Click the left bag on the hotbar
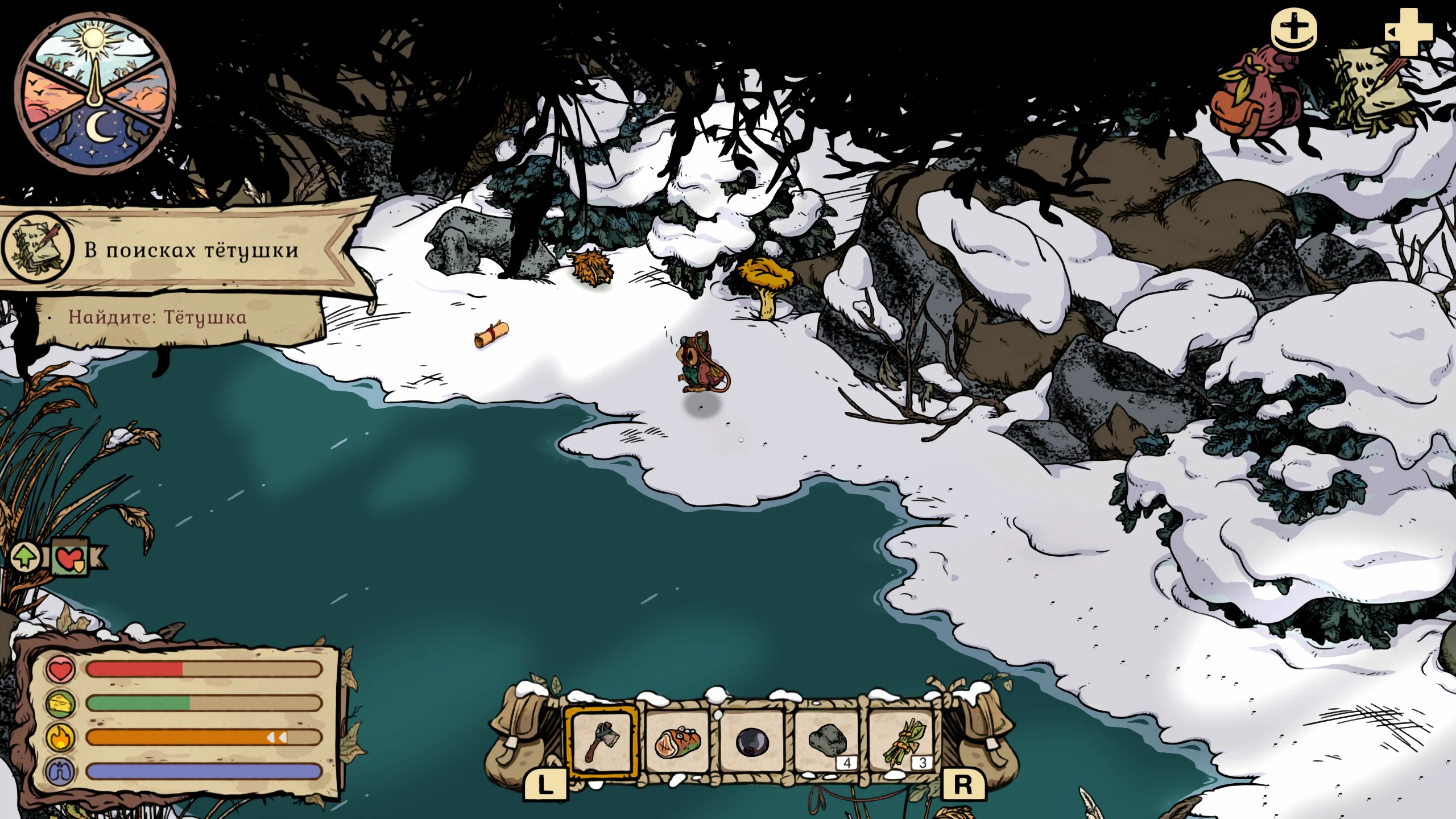Image resolution: width=1456 pixels, height=819 pixels. click(520, 734)
